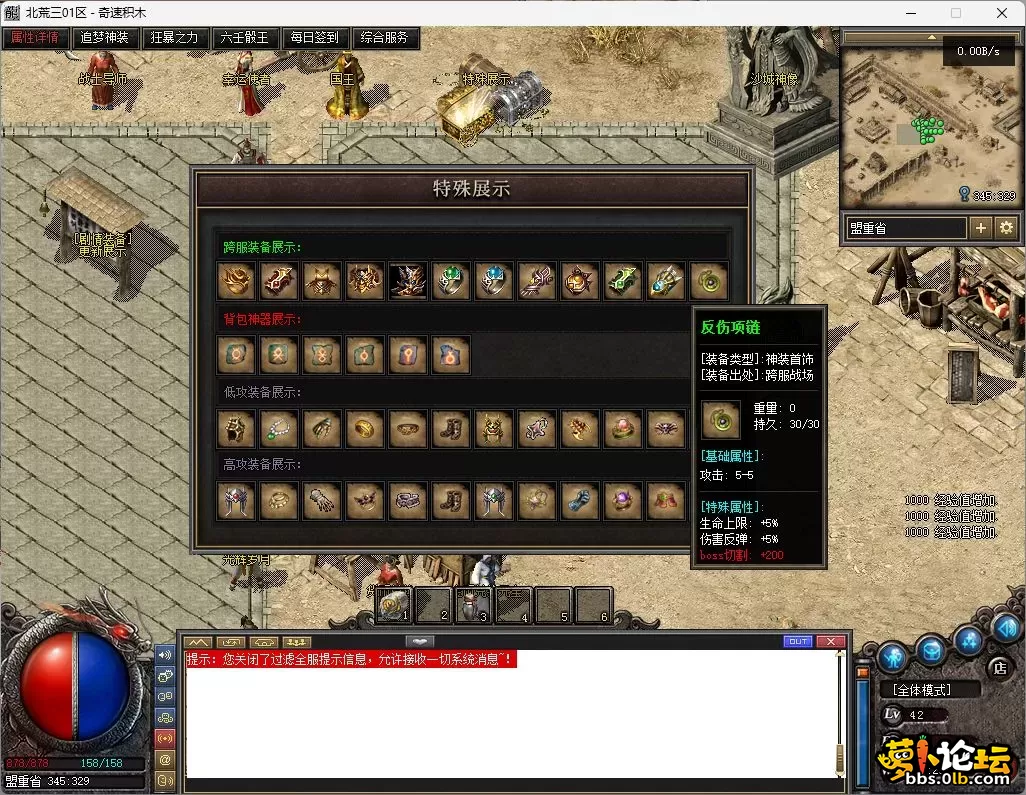Select the pearl necklace in 低攻装备展示

279,429
